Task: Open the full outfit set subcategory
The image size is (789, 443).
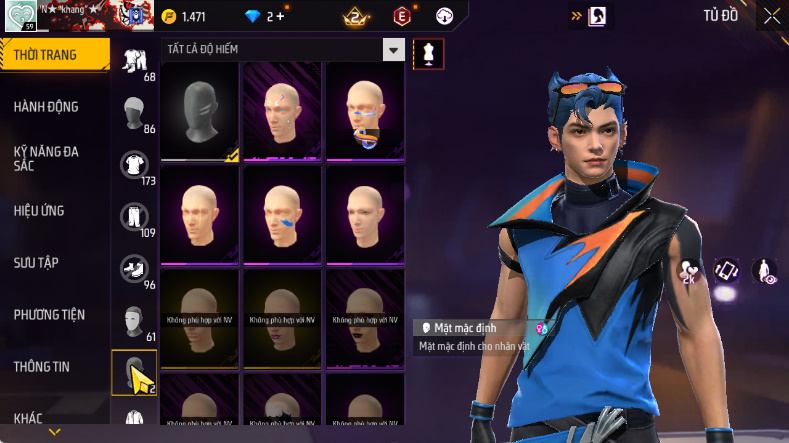Action: point(133,60)
